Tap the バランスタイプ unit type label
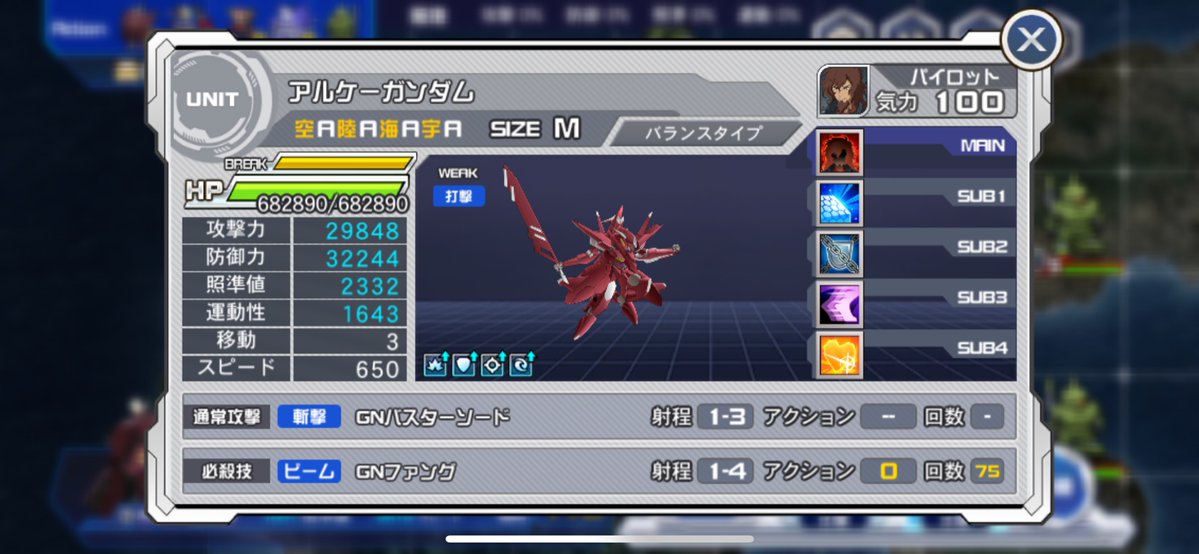The height and width of the screenshot is (554, 1199). [x=703, y=132]
